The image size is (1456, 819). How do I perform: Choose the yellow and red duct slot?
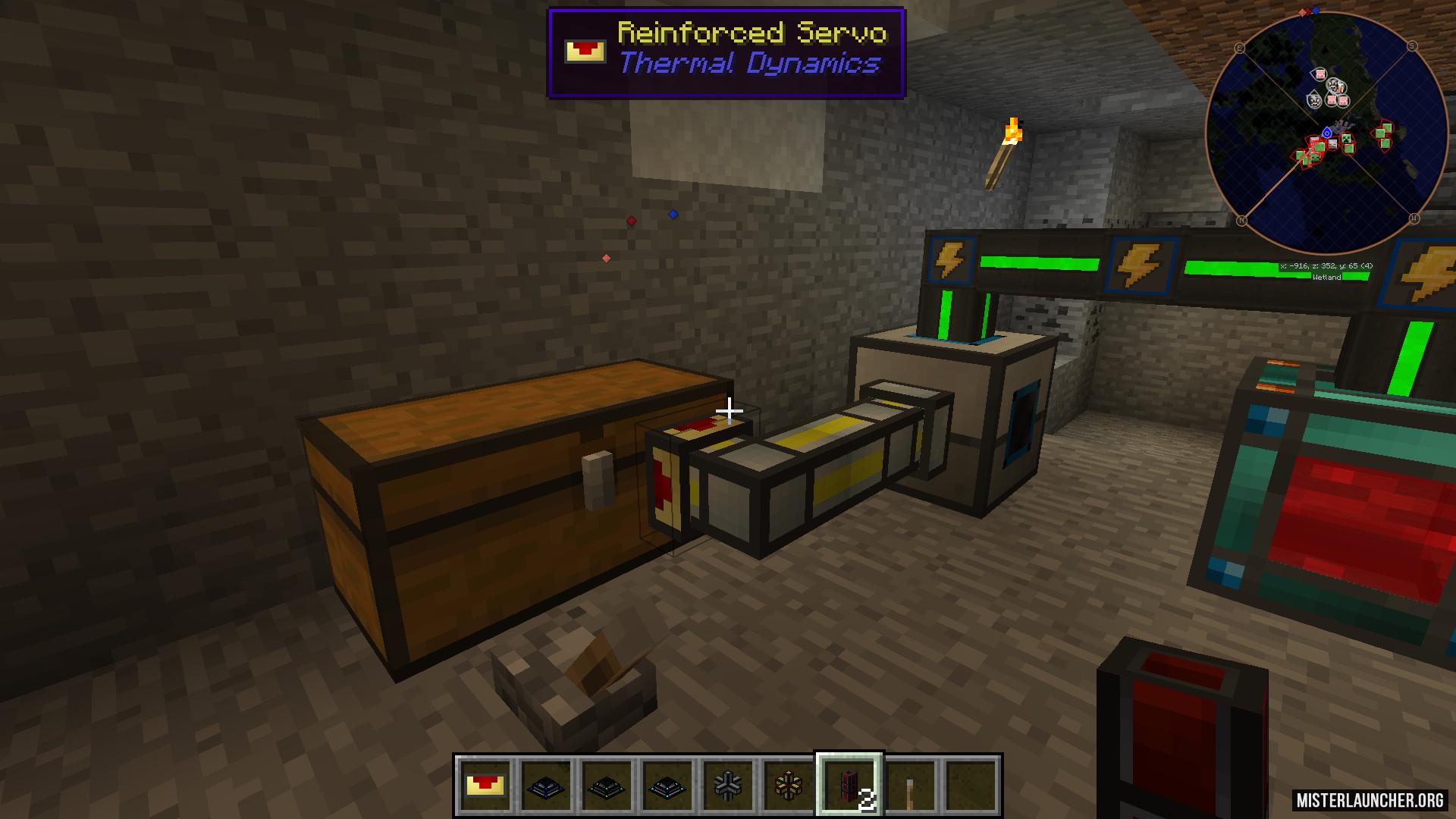click(789, 786)
